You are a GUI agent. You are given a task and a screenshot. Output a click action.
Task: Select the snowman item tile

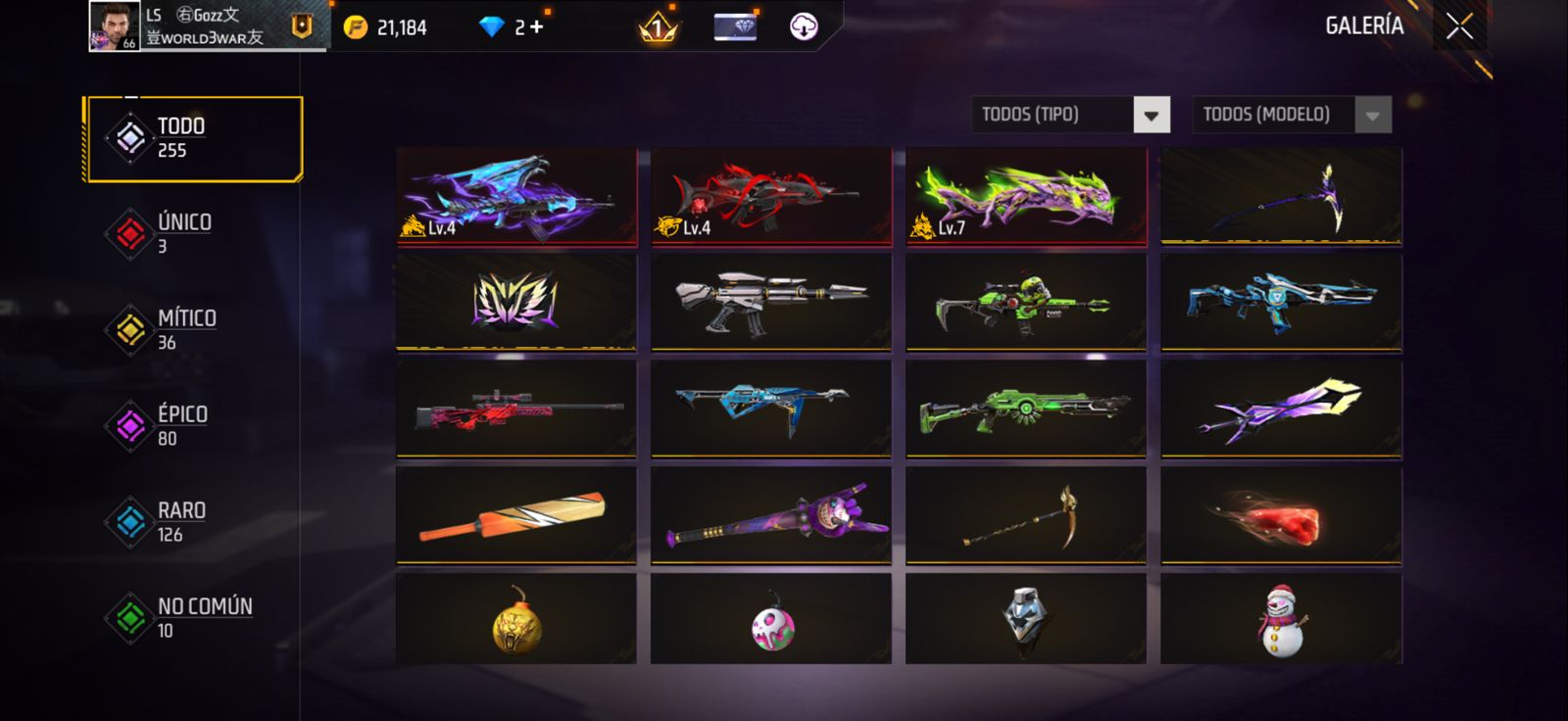pyautogui.click(x=1281, y=619)
